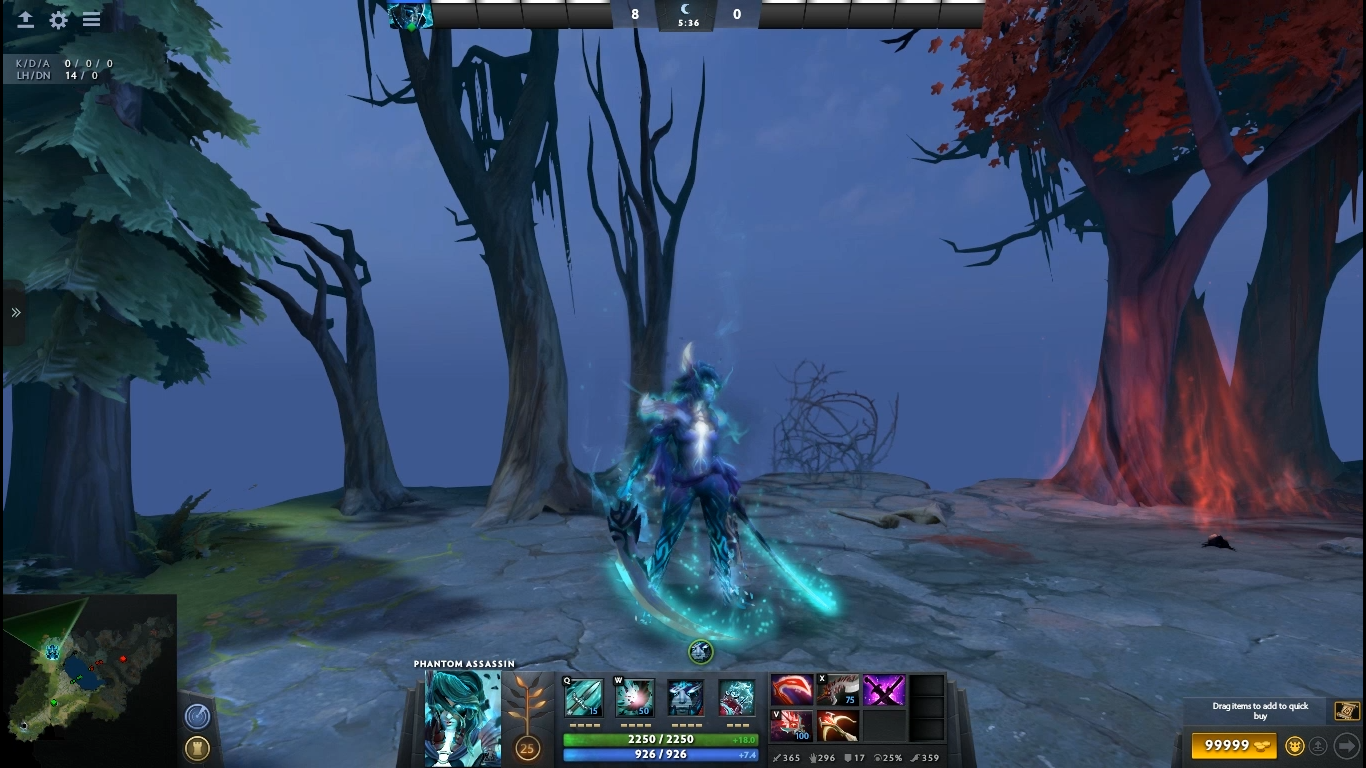Open the main hamburger menu
The width and height of the screenshot is (1366, 768).
(91, 20)
